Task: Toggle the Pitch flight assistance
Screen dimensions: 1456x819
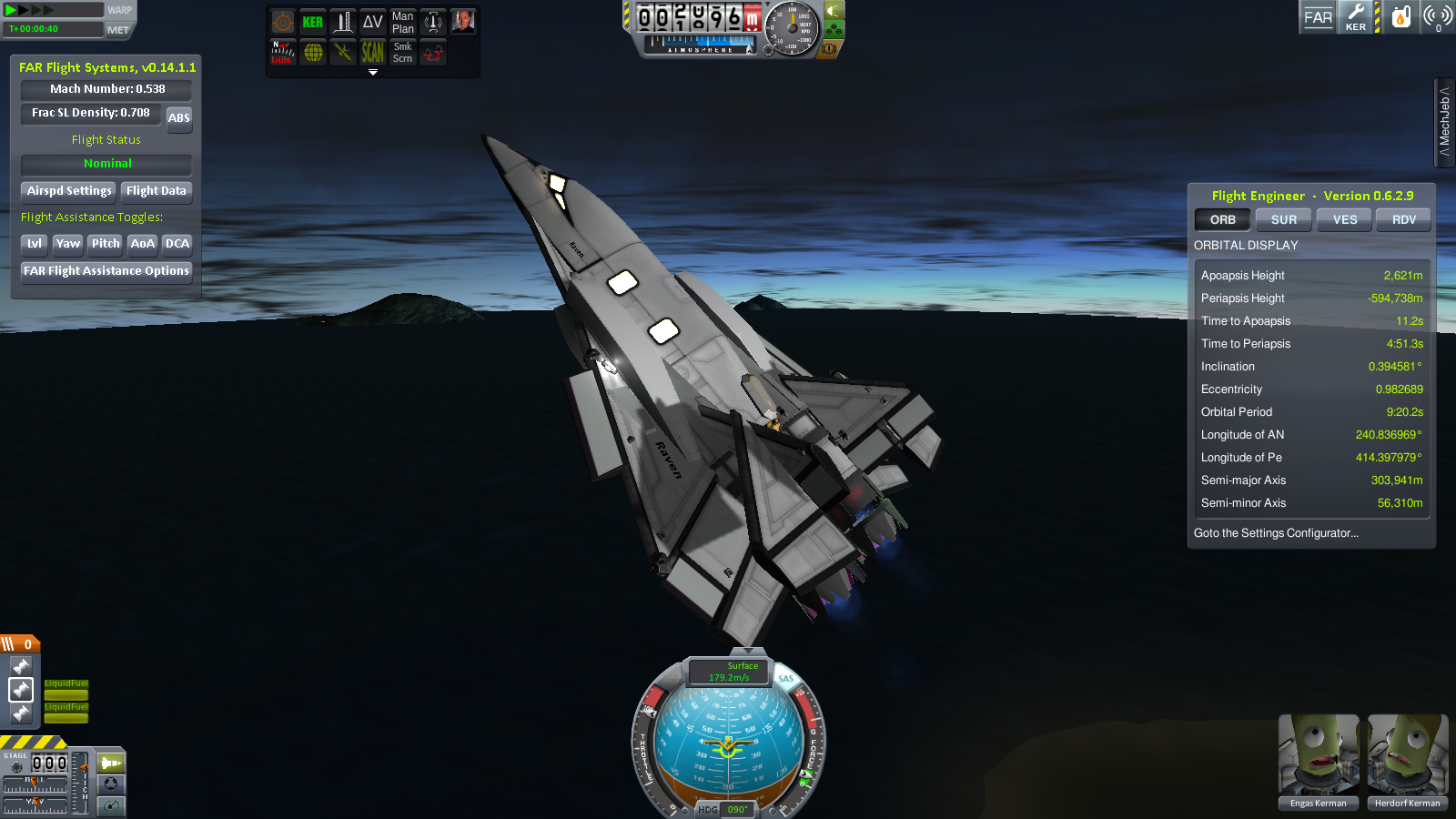Action: point(106,244)
